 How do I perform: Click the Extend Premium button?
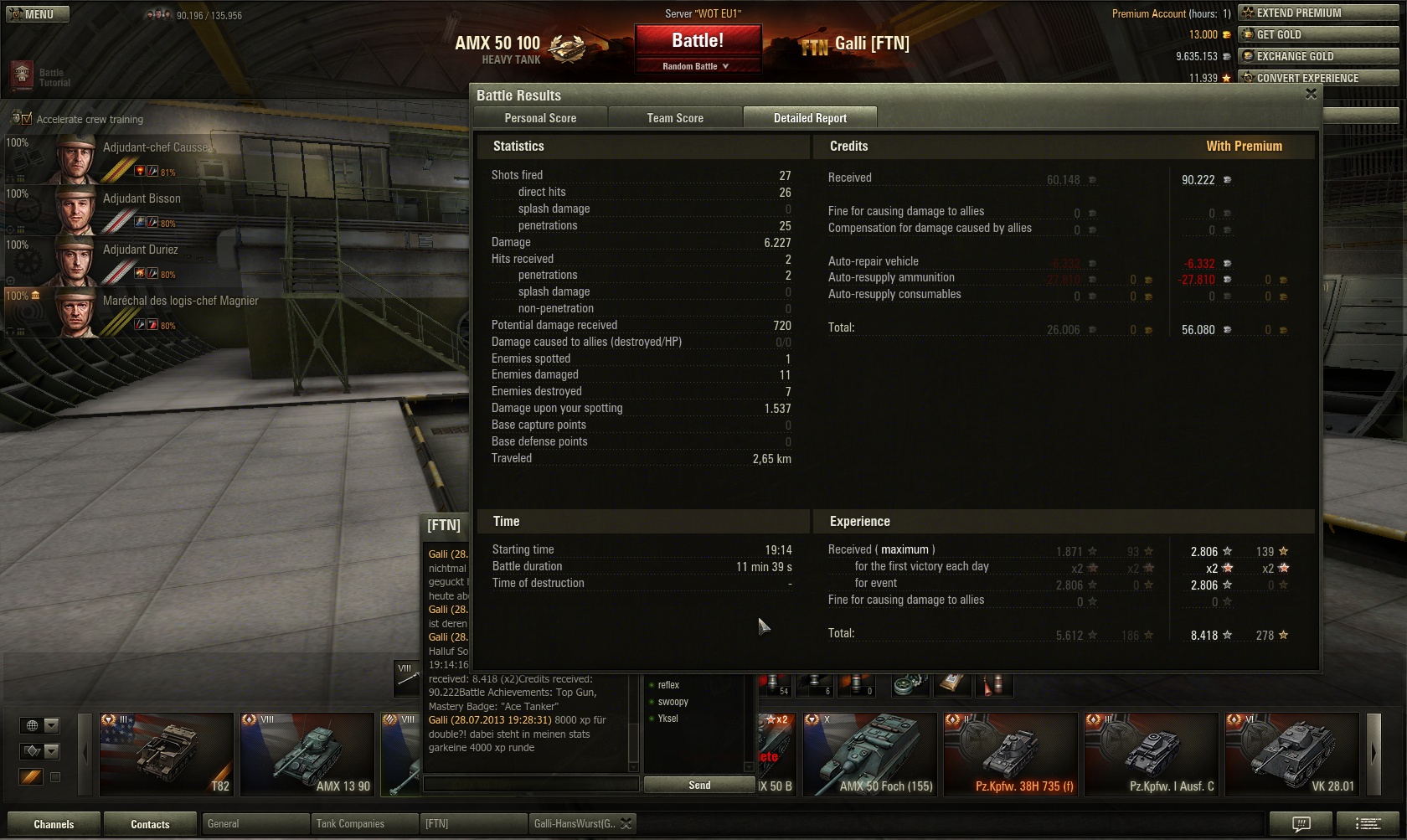[x=1318, y=13]
